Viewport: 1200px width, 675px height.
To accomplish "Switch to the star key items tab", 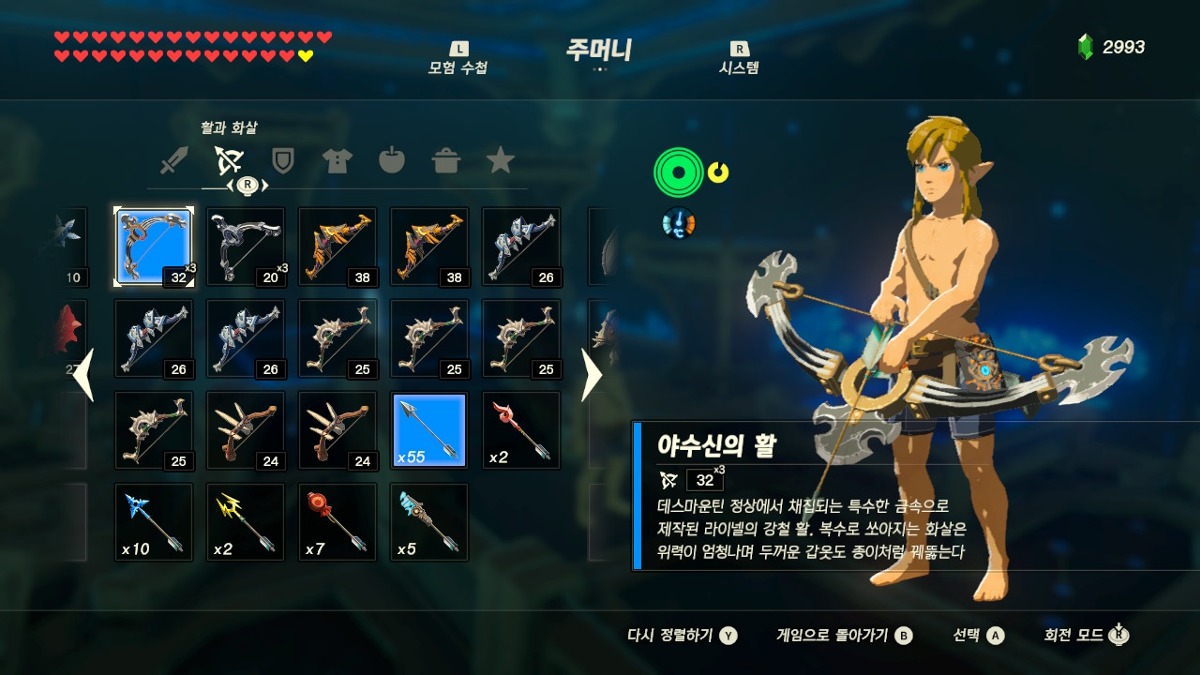I will [499, 160].
